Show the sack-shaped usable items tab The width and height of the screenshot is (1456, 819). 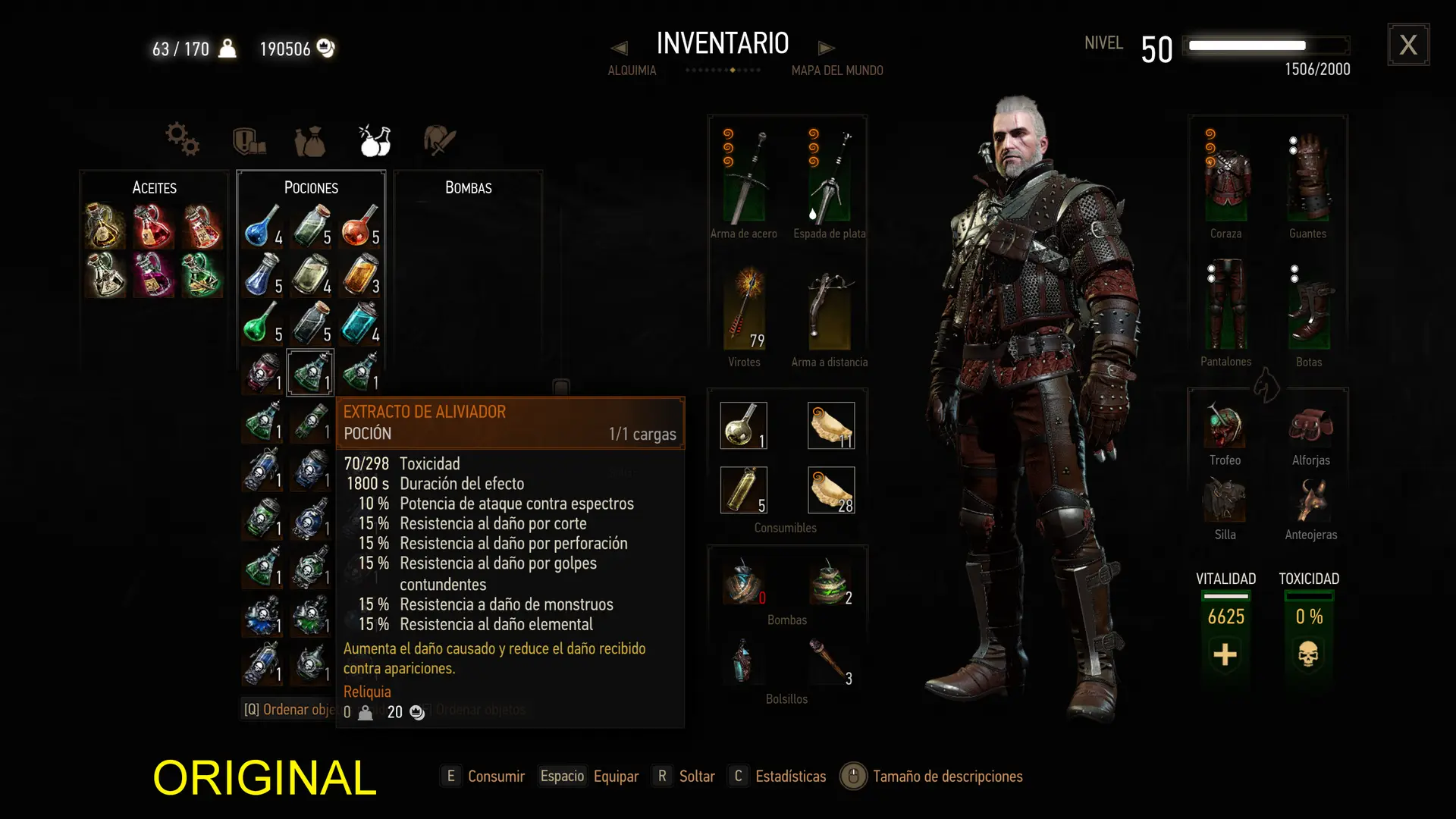tap(309, 141)
